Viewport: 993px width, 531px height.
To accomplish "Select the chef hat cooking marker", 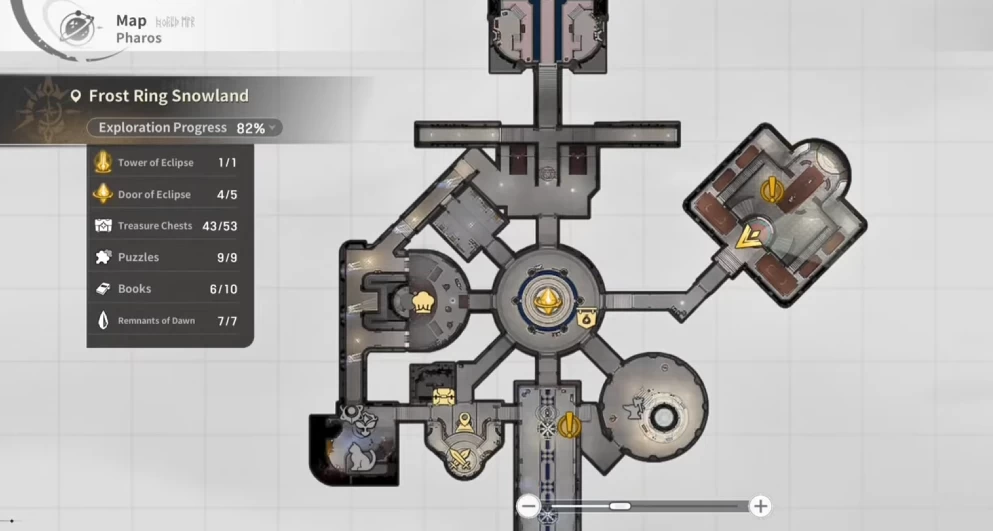I will (423, 300).
